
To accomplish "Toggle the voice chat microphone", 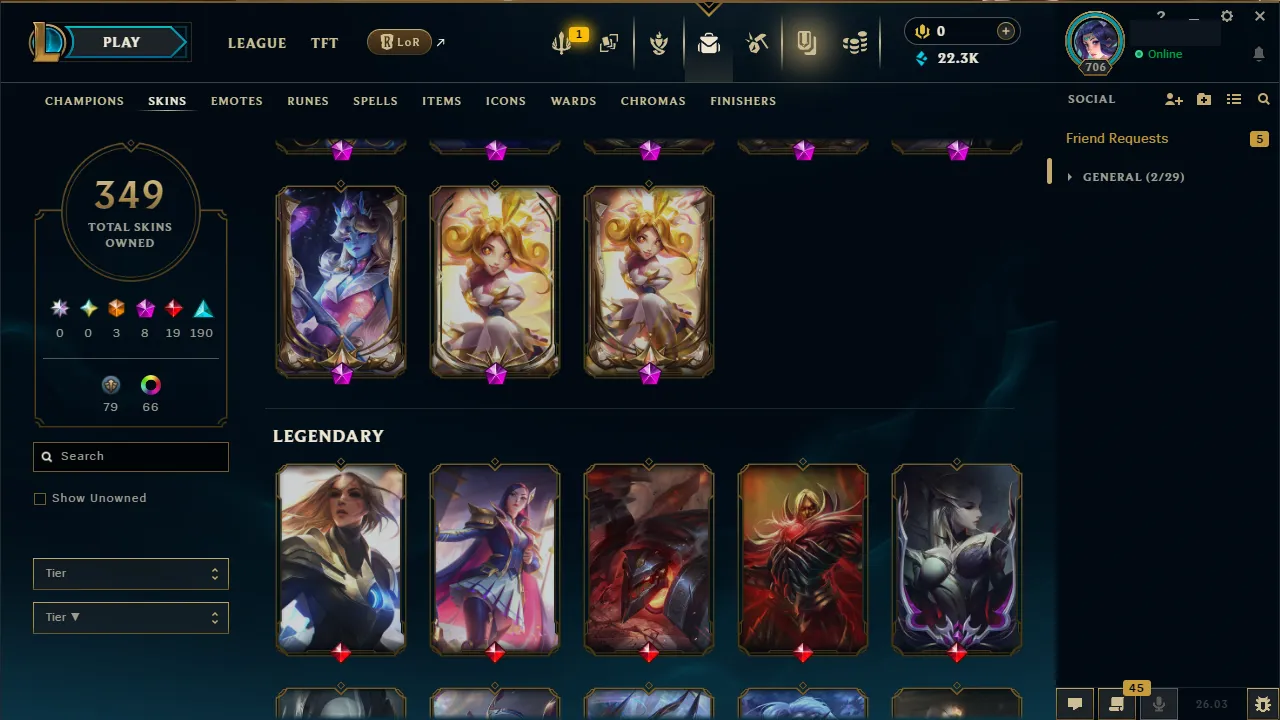I will point(1159,703).
